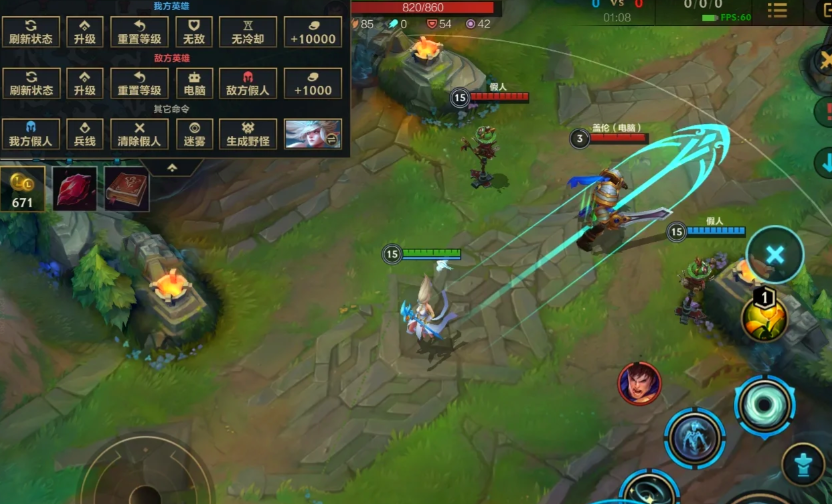Screen dimensions: 832x504
Task: Buy the suggested brown spellbook item
Action: 126,190
